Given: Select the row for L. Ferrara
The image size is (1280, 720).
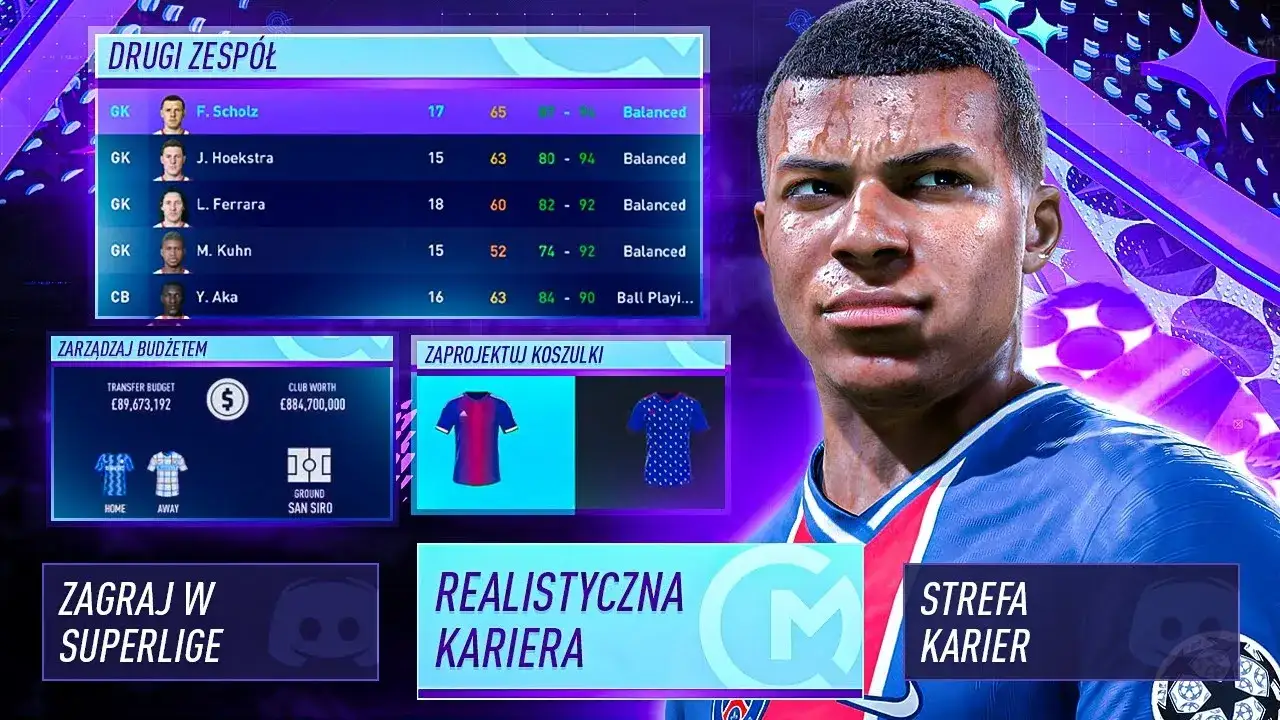Looking at the screenshot, I should (400, 204).
